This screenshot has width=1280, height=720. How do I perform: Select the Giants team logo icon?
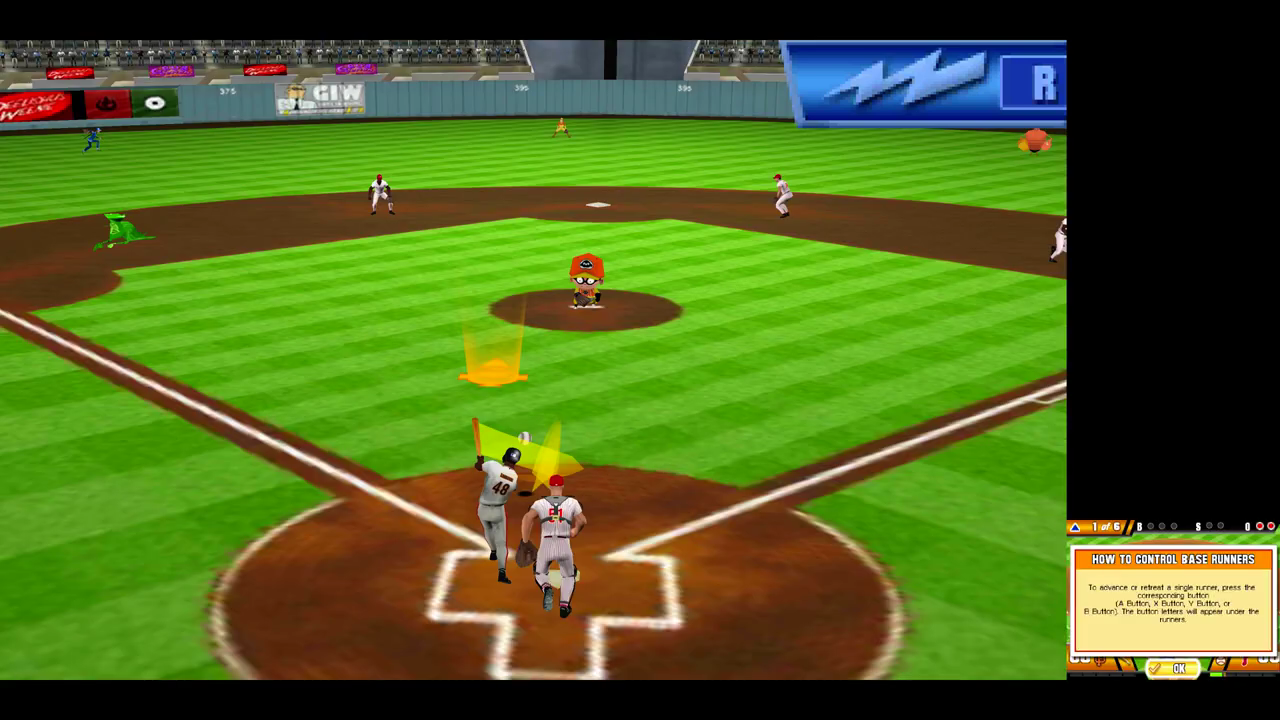1101,660
